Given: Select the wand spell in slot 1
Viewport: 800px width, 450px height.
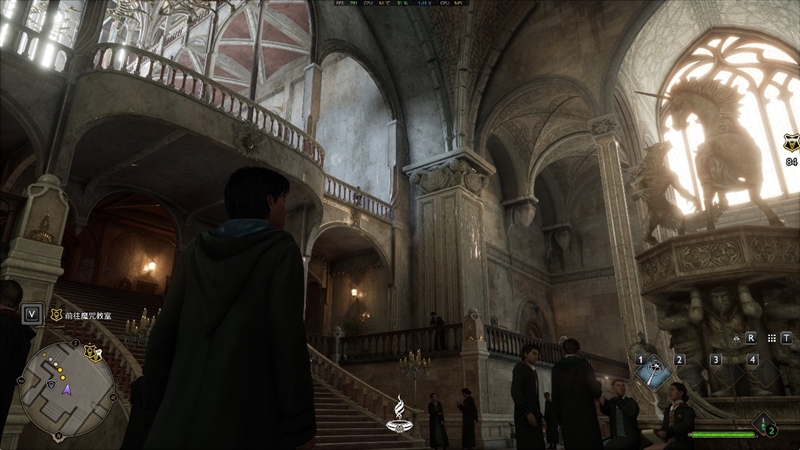Looking at the screenshot, I should [653, 371].
